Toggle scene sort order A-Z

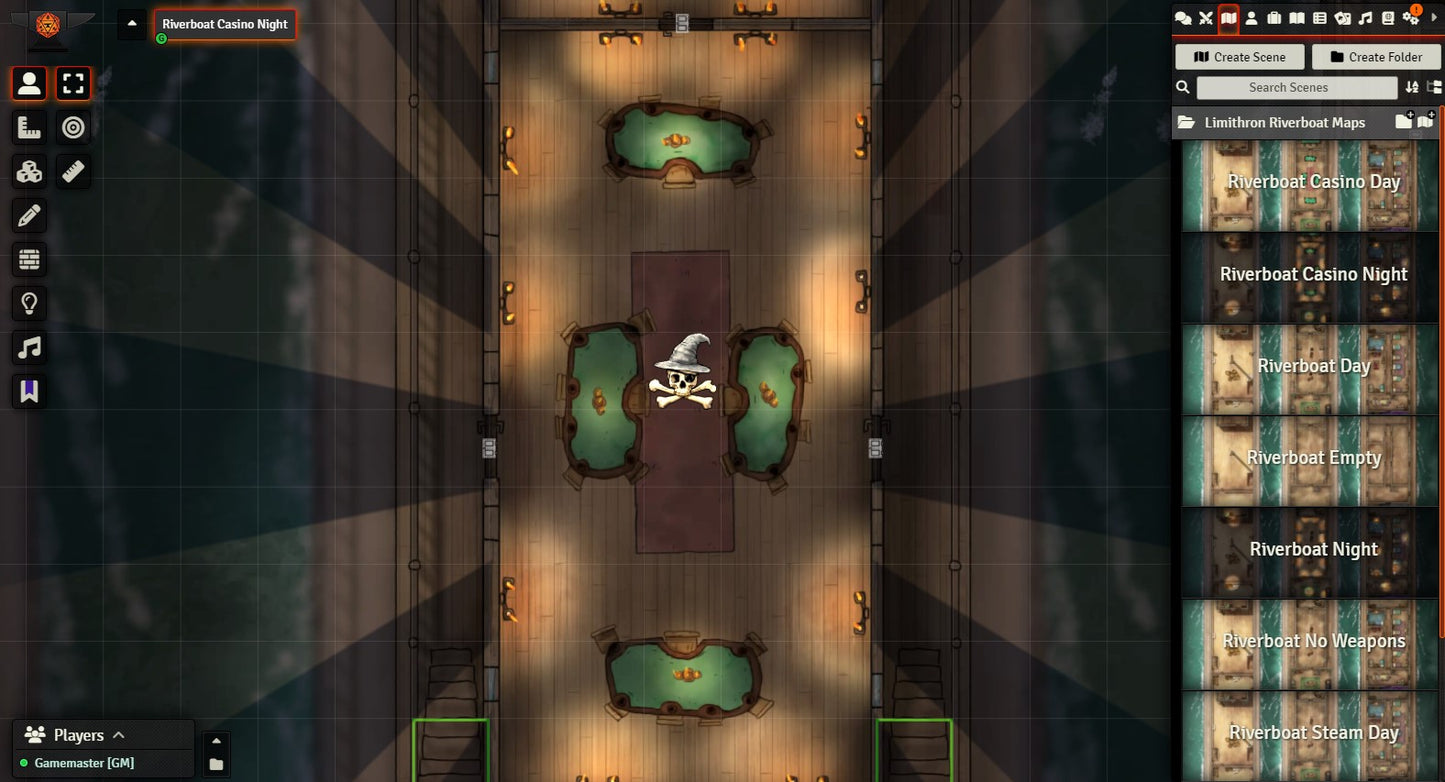[x=1412, y=87]
